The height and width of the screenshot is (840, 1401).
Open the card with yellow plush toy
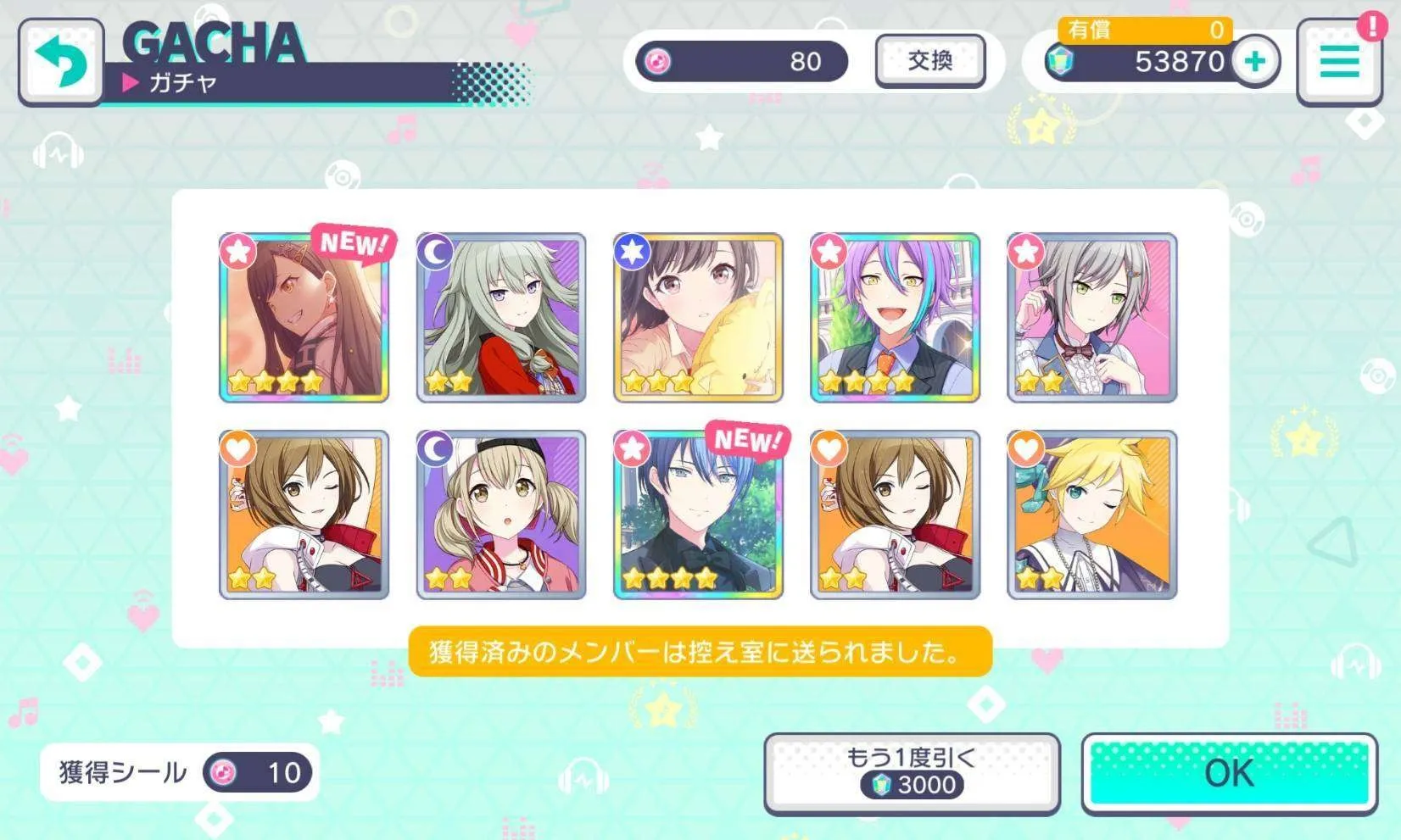point(698,318)
